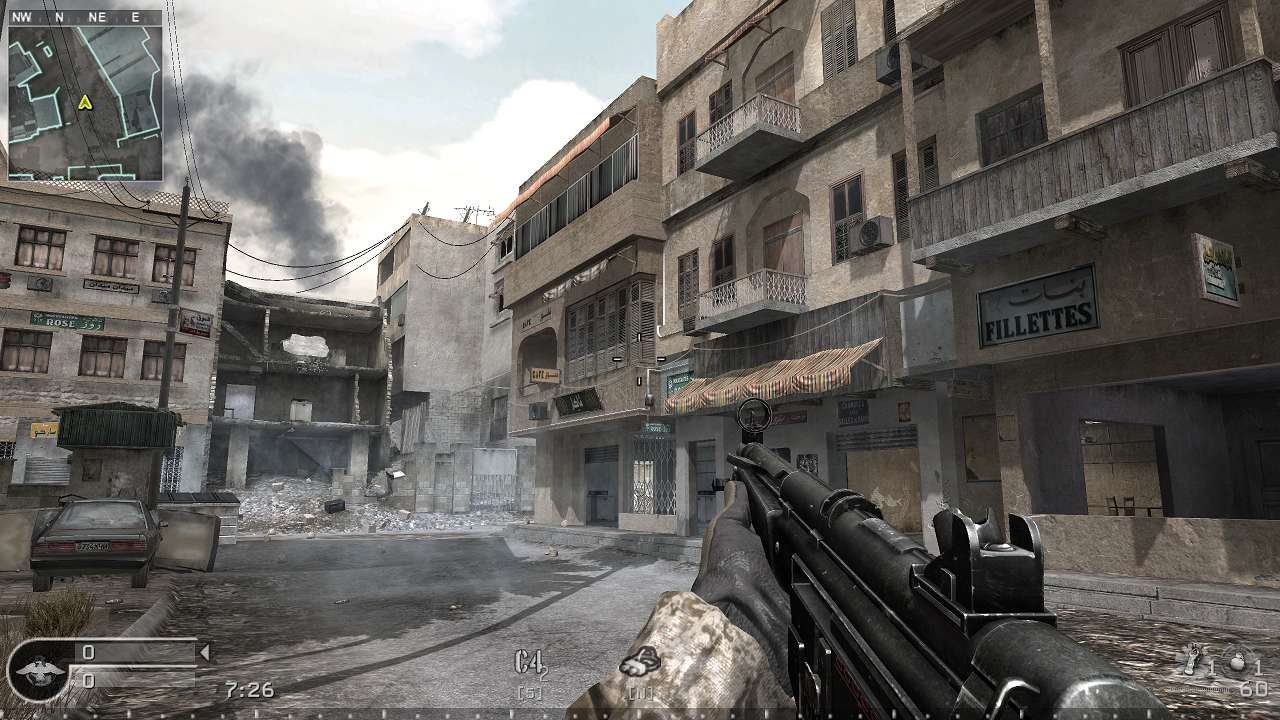Activate the night vision goggles icon

tap(640, 662)
